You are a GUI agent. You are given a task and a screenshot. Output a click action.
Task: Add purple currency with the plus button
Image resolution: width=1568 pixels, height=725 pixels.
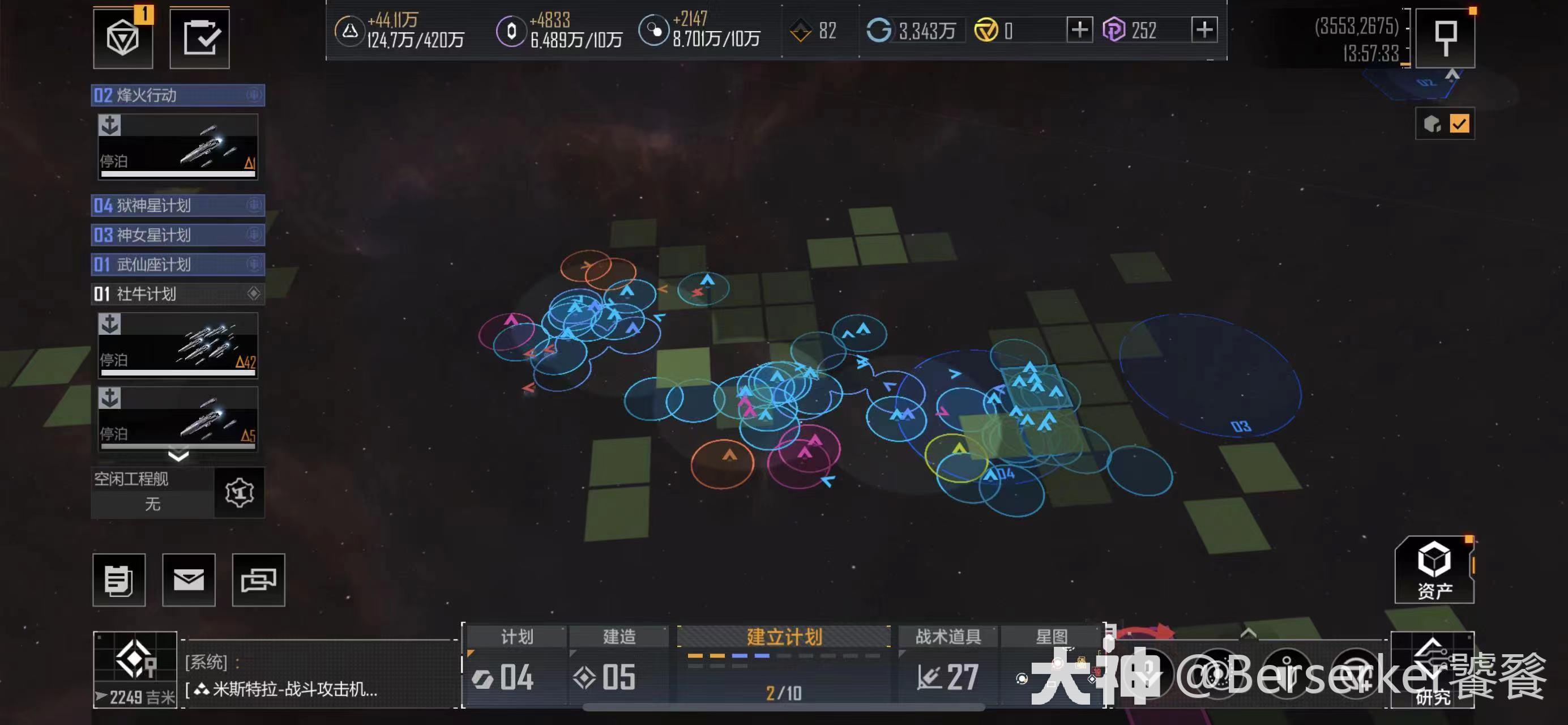tap(1204, 30)
